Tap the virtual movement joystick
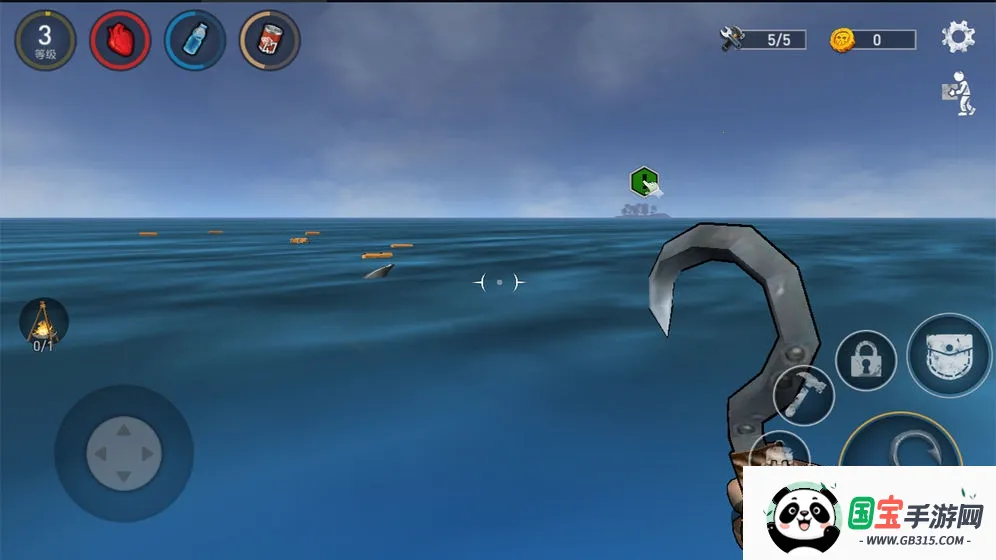This screenshot has width=996, height=560. click(x=123, y=454)
